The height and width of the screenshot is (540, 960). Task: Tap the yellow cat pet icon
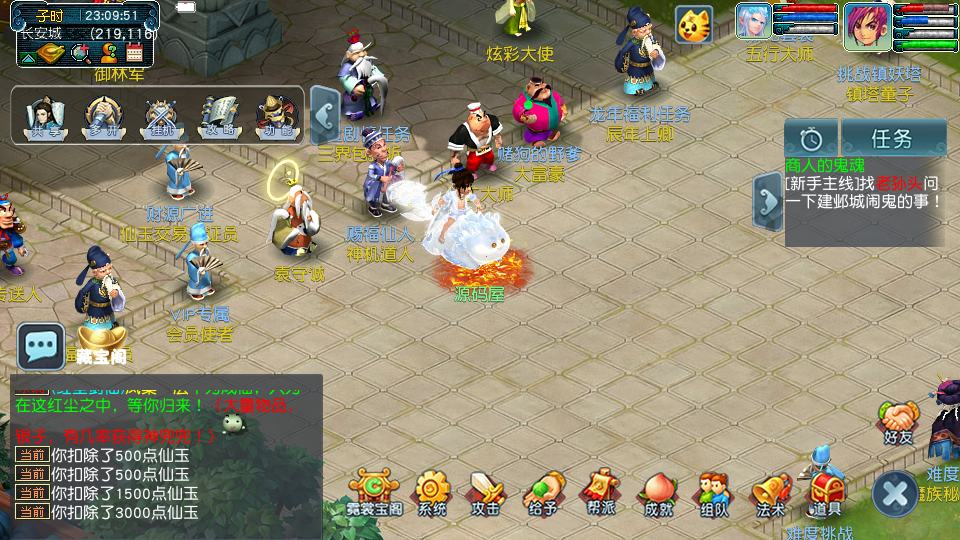click(693, 24)
